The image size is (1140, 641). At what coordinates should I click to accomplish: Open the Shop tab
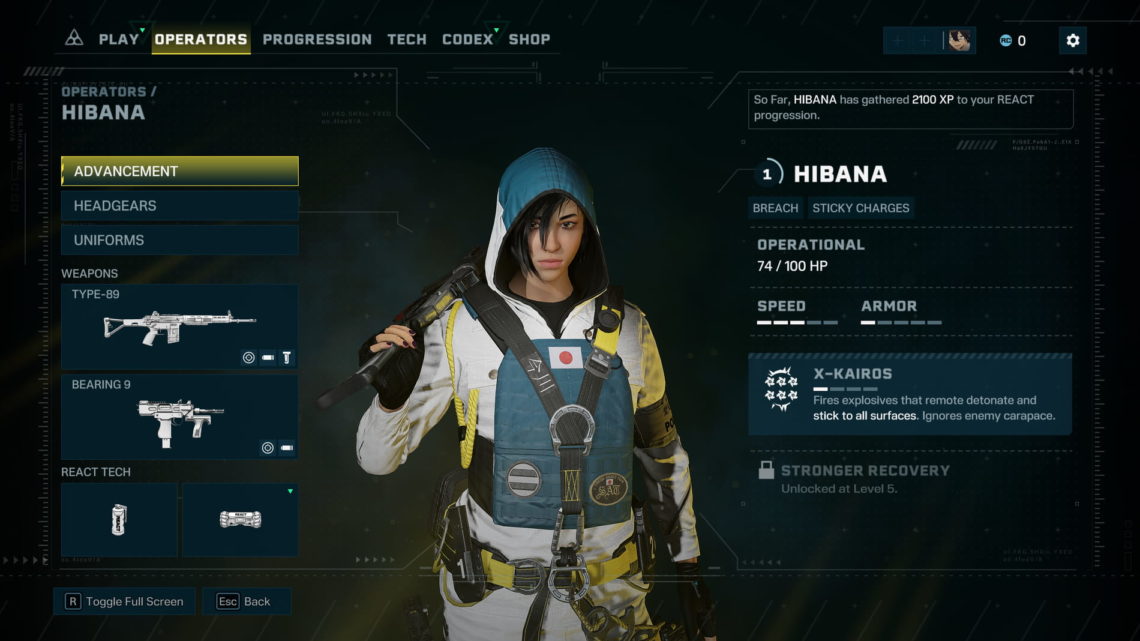529,39
